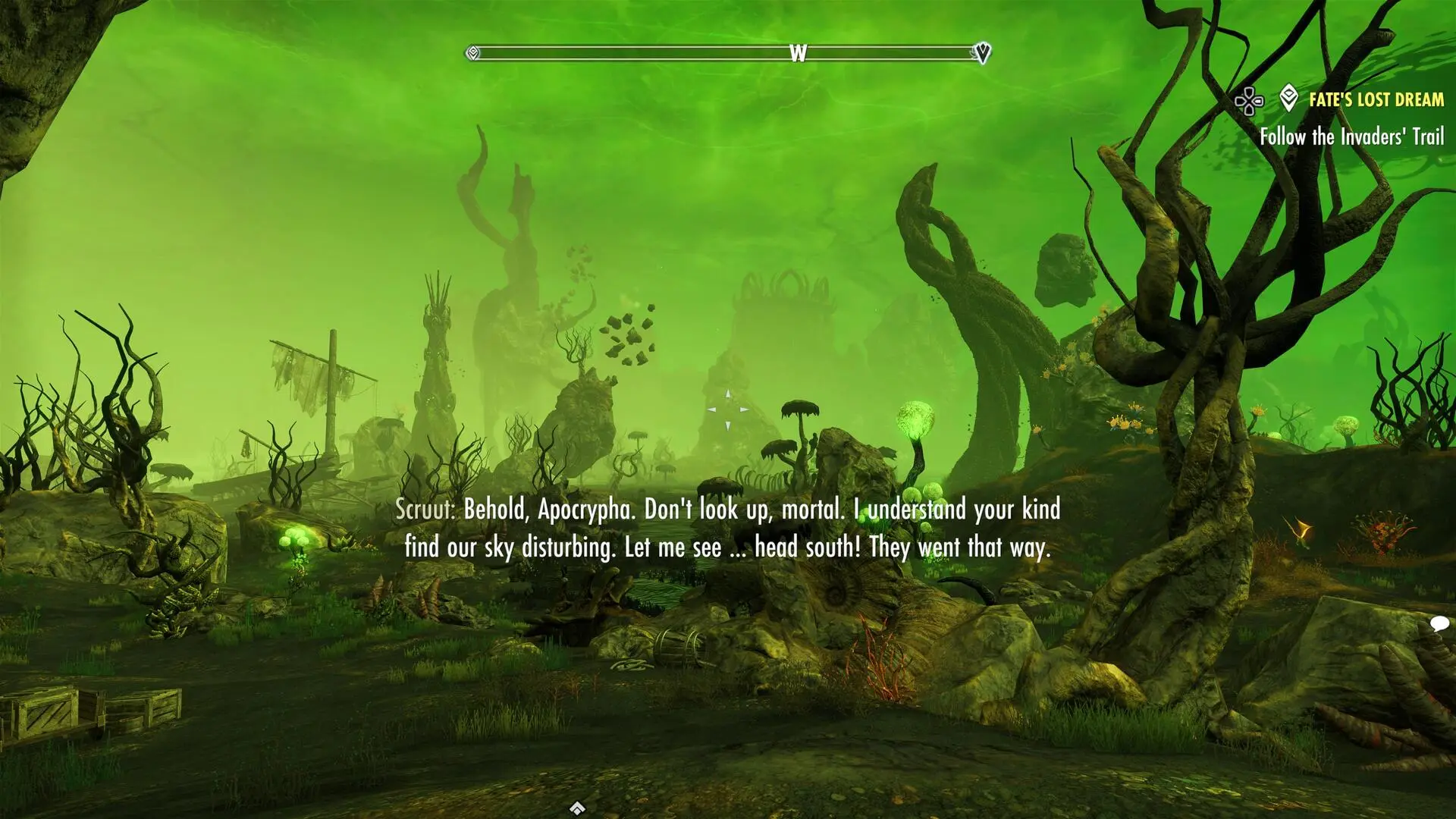Viewport: 1456px width, 819px height.
Task: Click the quest marker on the compass bar
Action: (983, 53)
